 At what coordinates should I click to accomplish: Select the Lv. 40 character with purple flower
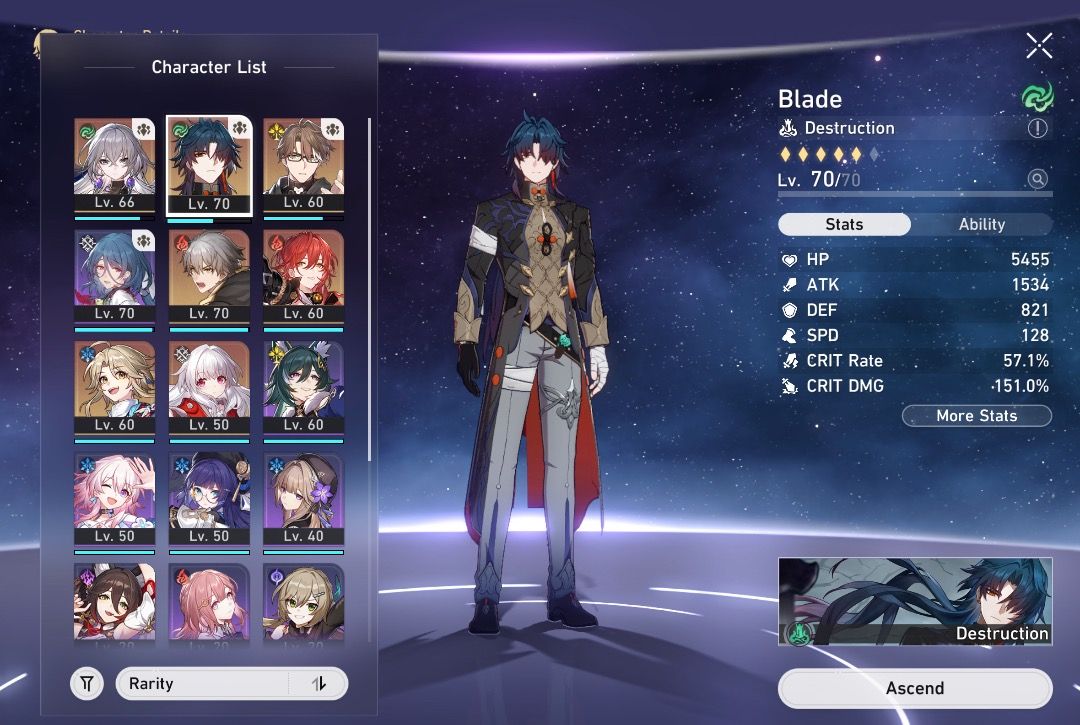pos(303,499)
